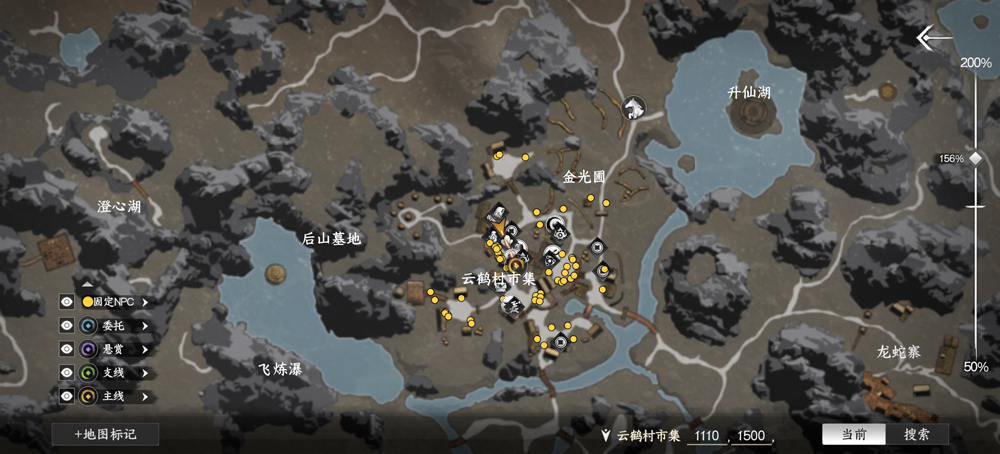Click the 搜索 search button
This screenshot has height=454, width=1000.
(916, 434)
